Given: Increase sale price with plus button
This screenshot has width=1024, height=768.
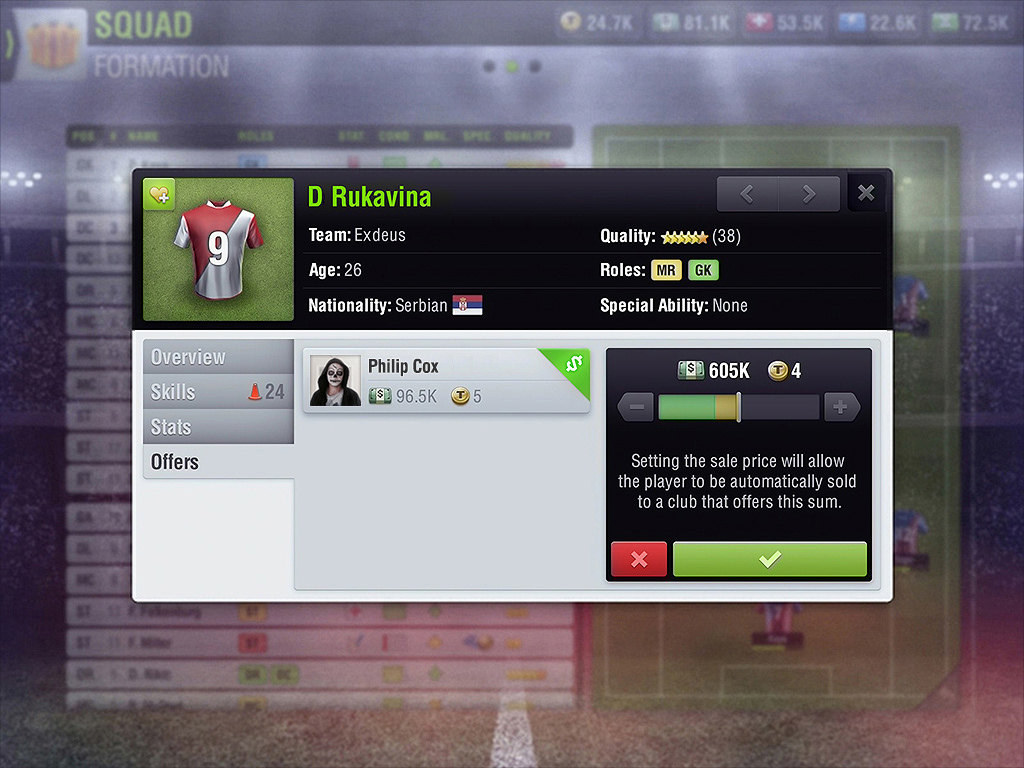Looking at the screenshot, I should click(x=841, y=407).
